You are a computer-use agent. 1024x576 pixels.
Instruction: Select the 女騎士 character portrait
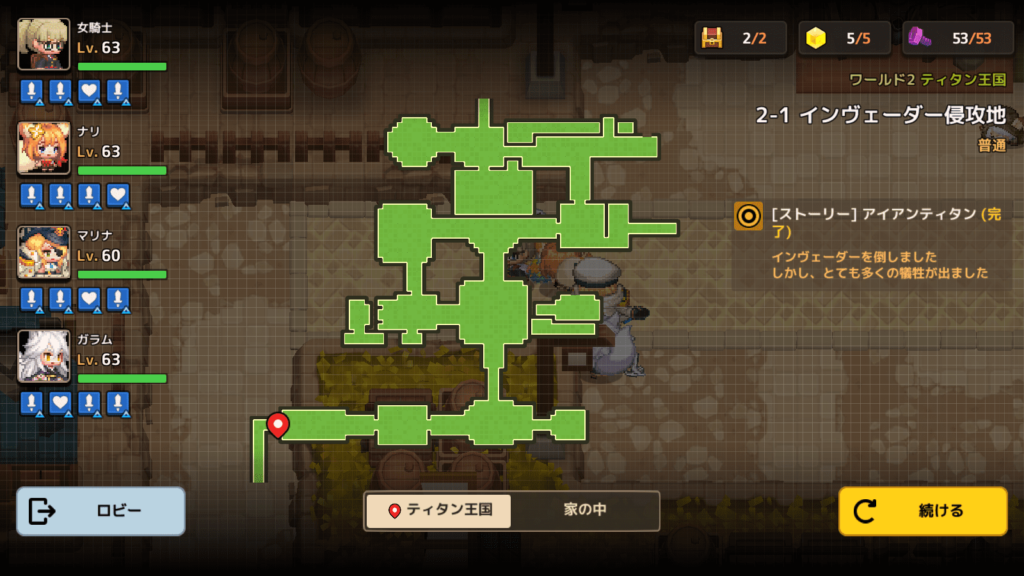[x=44, y=44]
